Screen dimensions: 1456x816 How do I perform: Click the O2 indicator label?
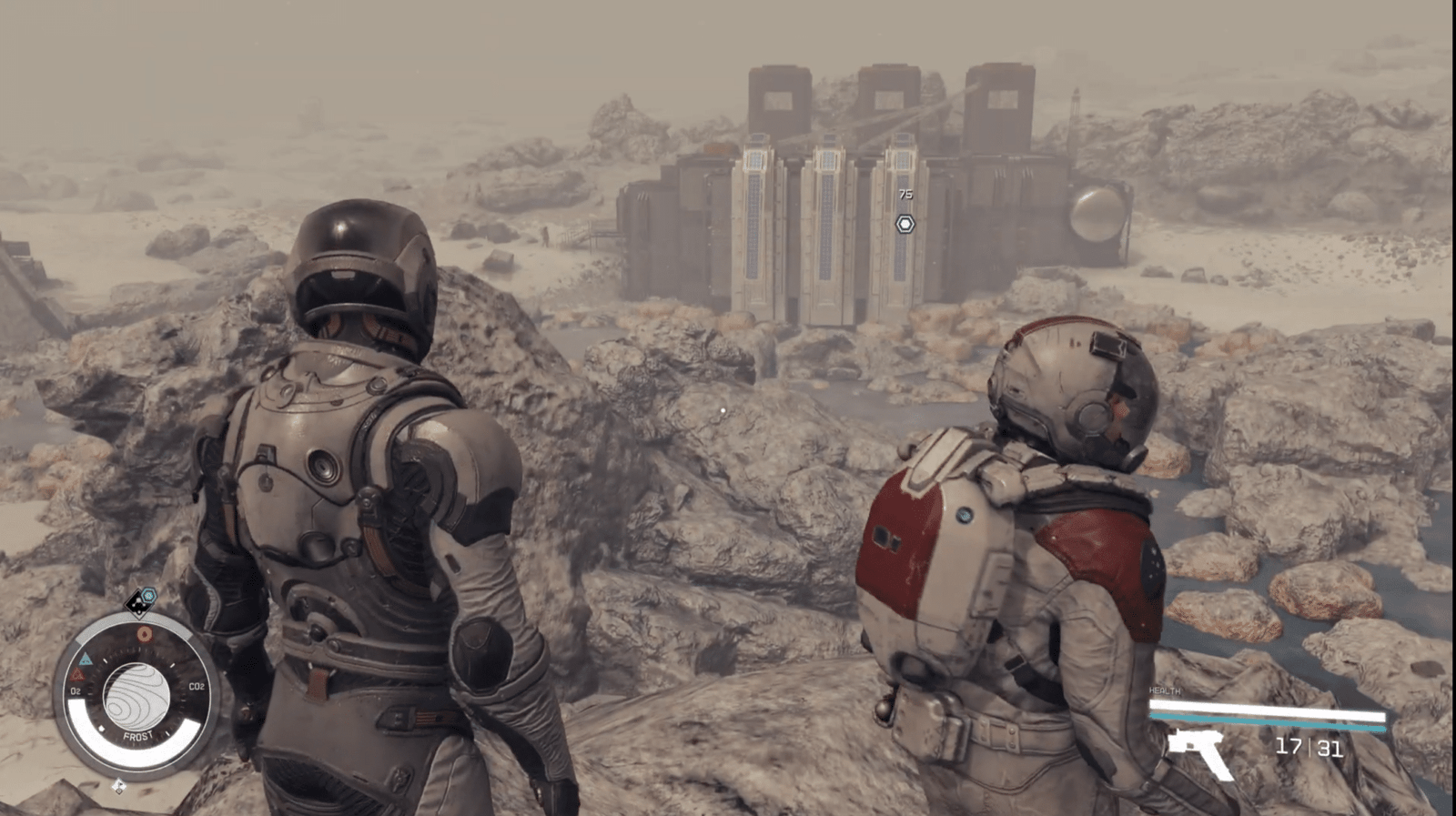(x=76, y=691)
